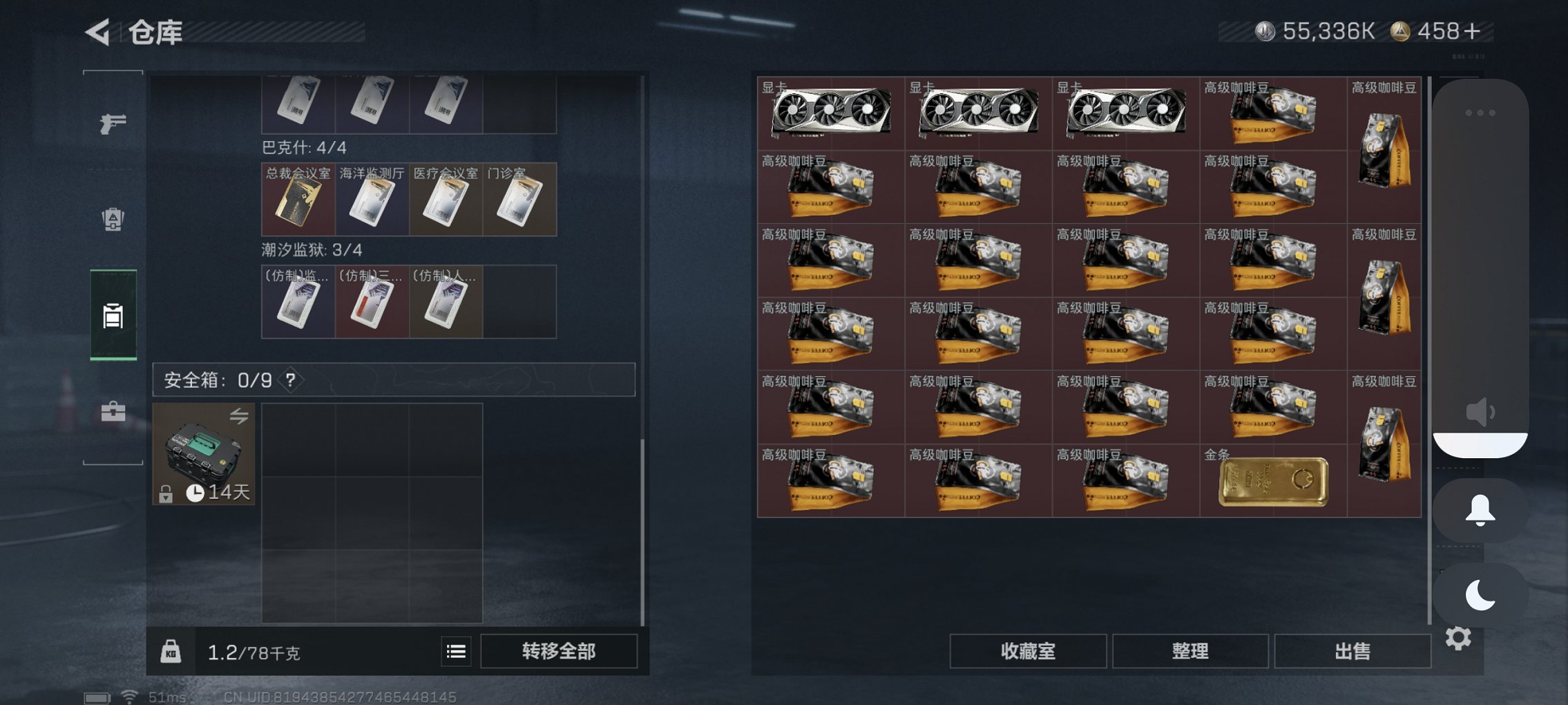The width and height of the screenshot is (1568, 705).
Task: Open the backpack equipment icon in left sidebar
Action: point(113,218)
